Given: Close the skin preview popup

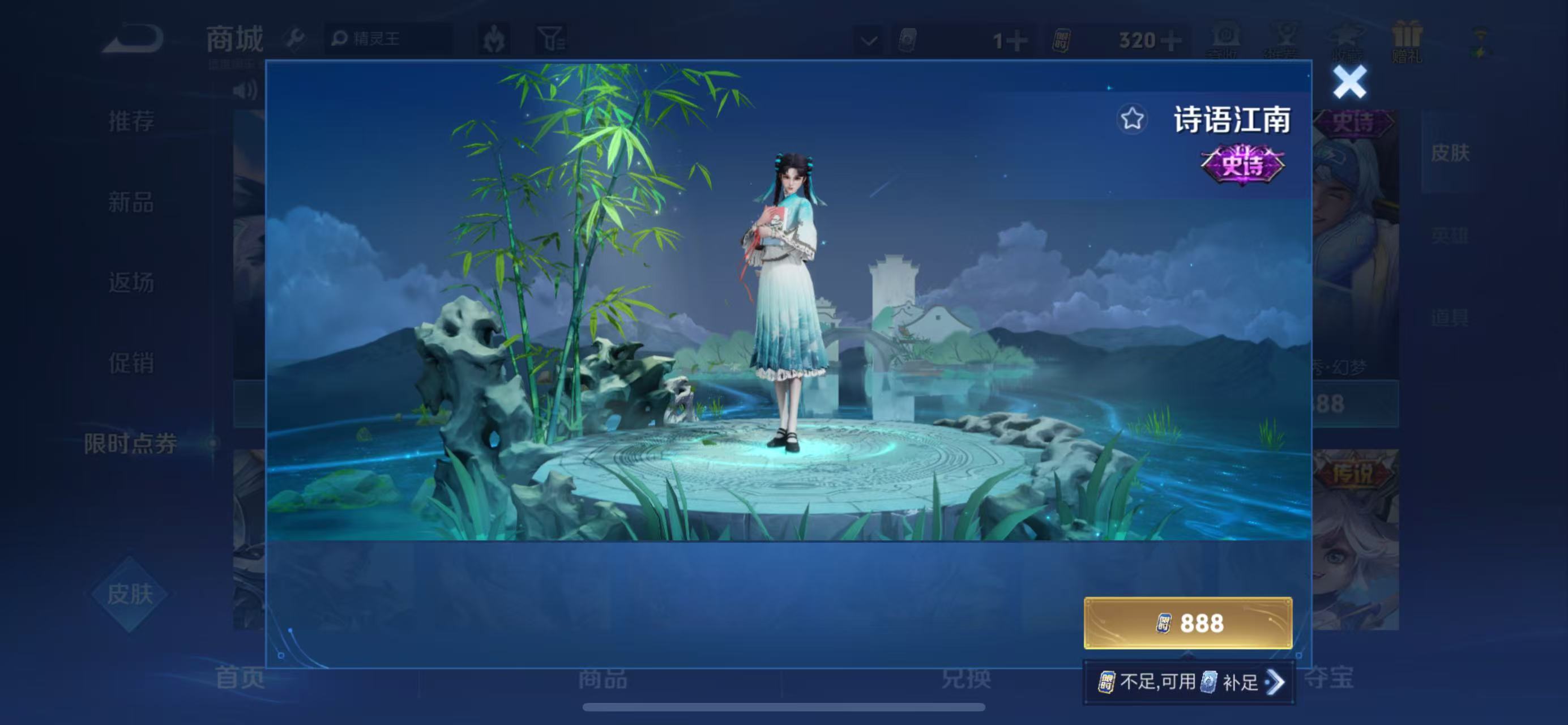Looking at the screenshot, I should 1349,82.
